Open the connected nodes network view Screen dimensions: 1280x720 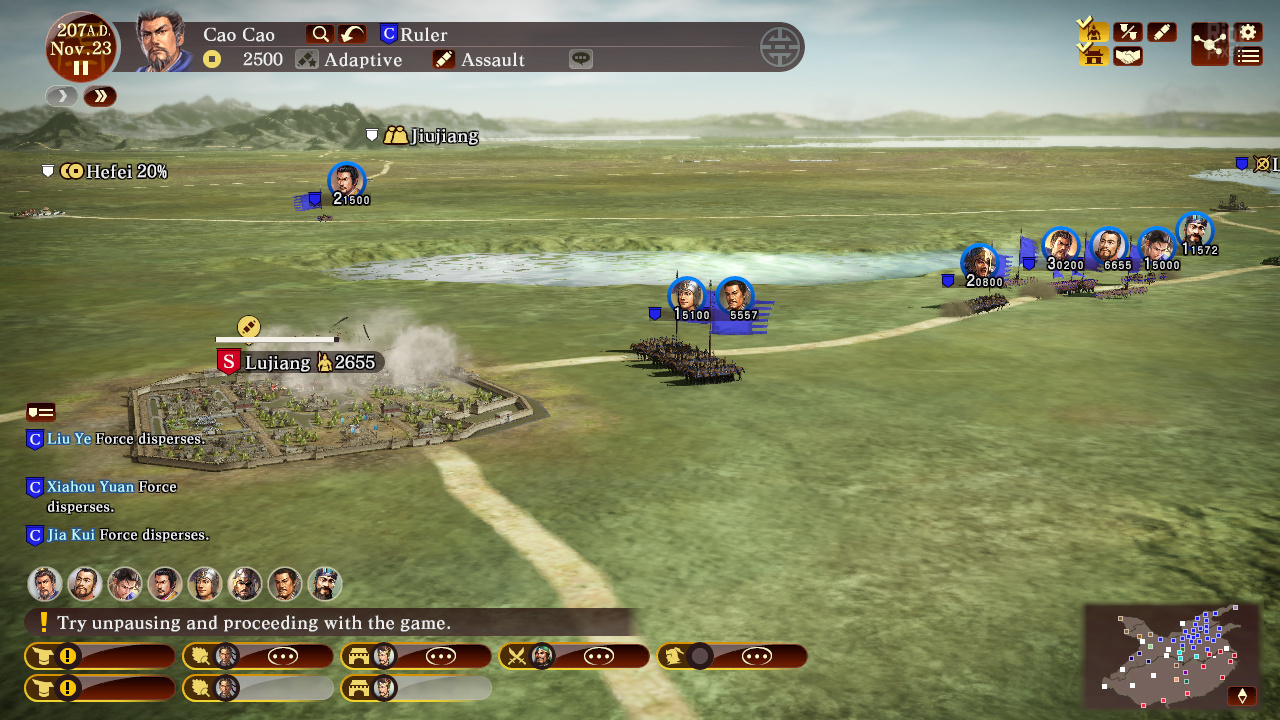[1210, 44]
